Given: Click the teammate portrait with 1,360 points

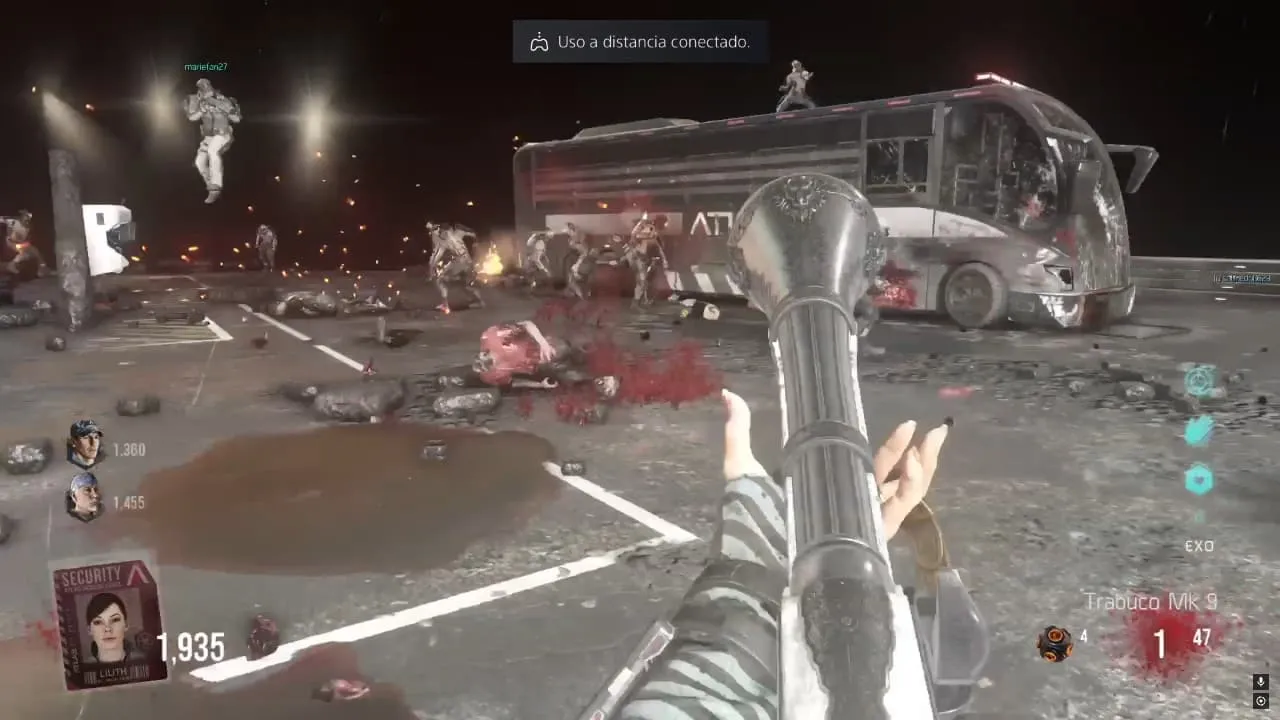Looking at the screenshot, I should (85, 444).
